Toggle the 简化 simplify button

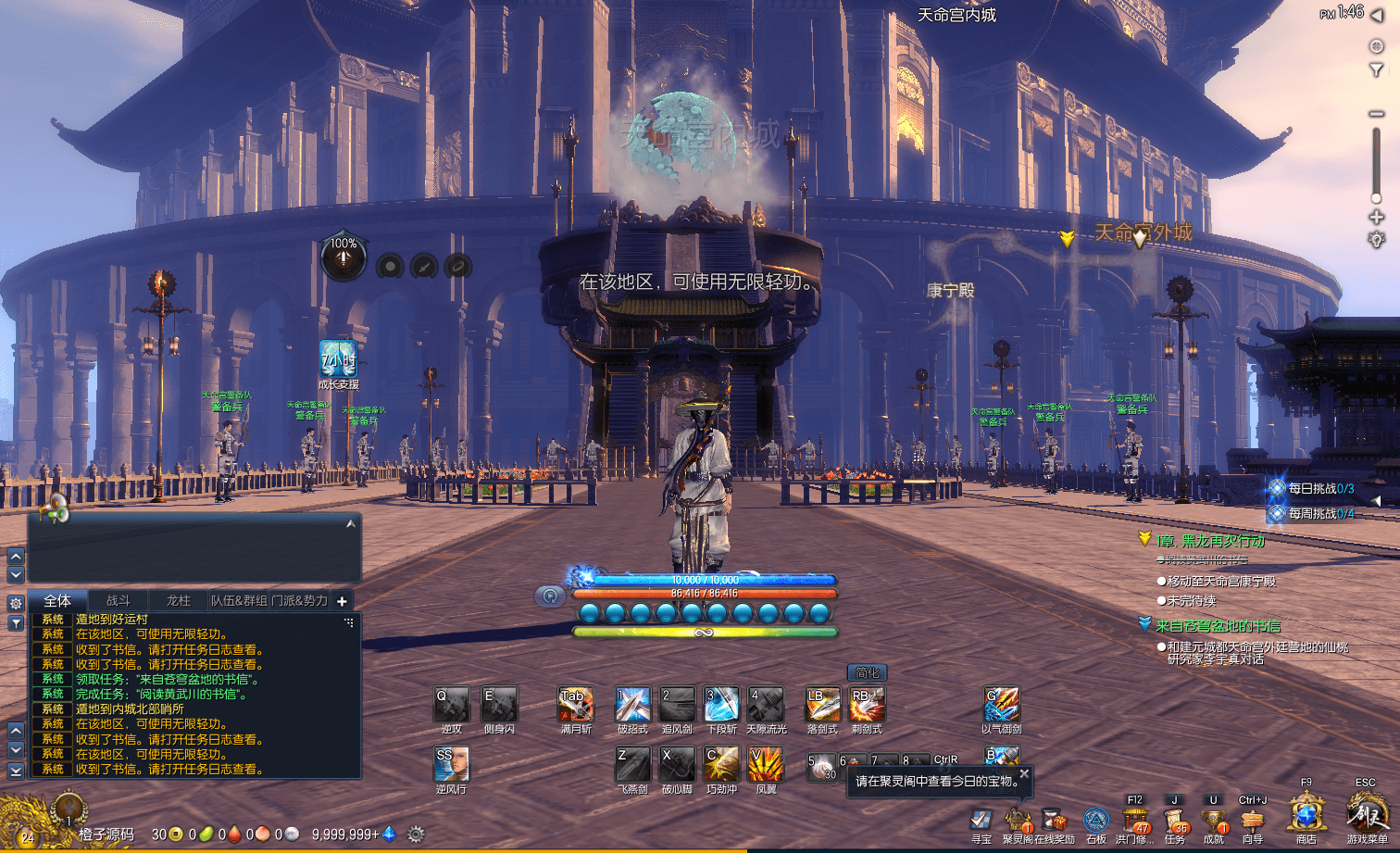tap(868, 672)
